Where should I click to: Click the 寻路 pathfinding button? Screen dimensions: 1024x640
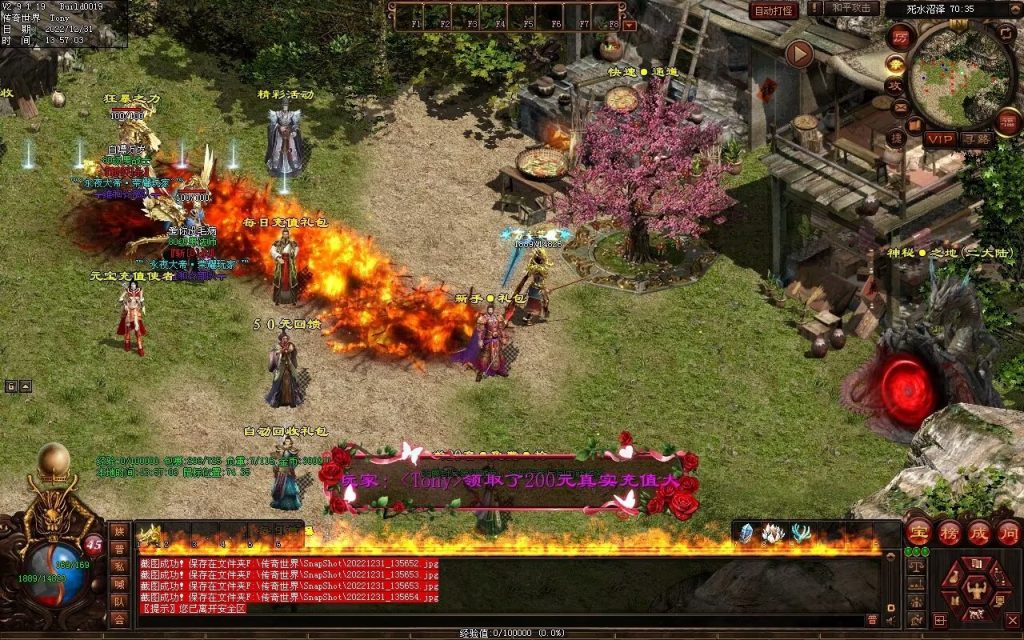pyautogui.click(x=977, y=139)
